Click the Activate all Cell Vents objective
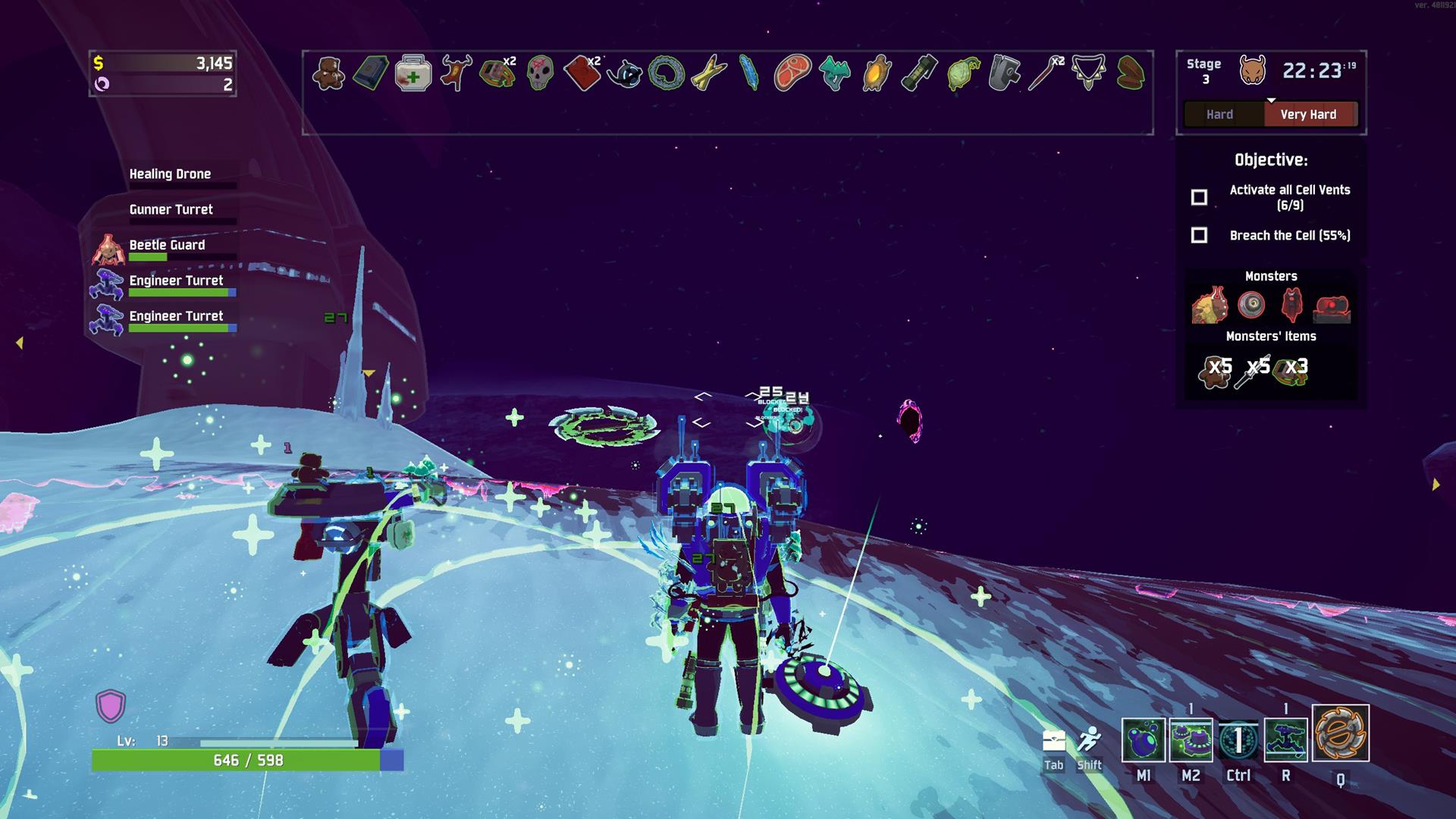The width and height of the screenshot is (1456, 819). 1289,197
